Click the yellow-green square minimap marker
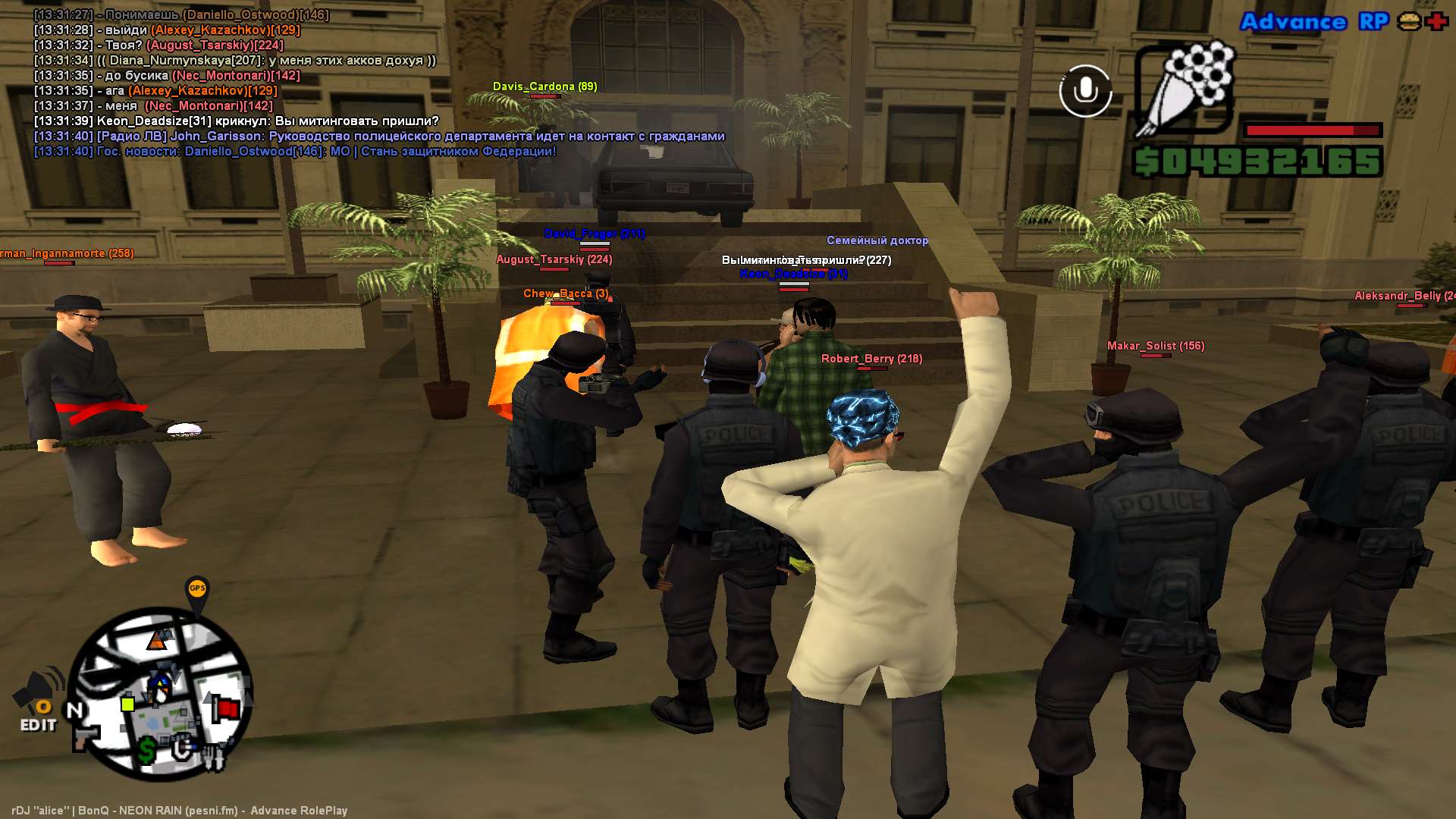1456x819 pixels. pos(128,704)
